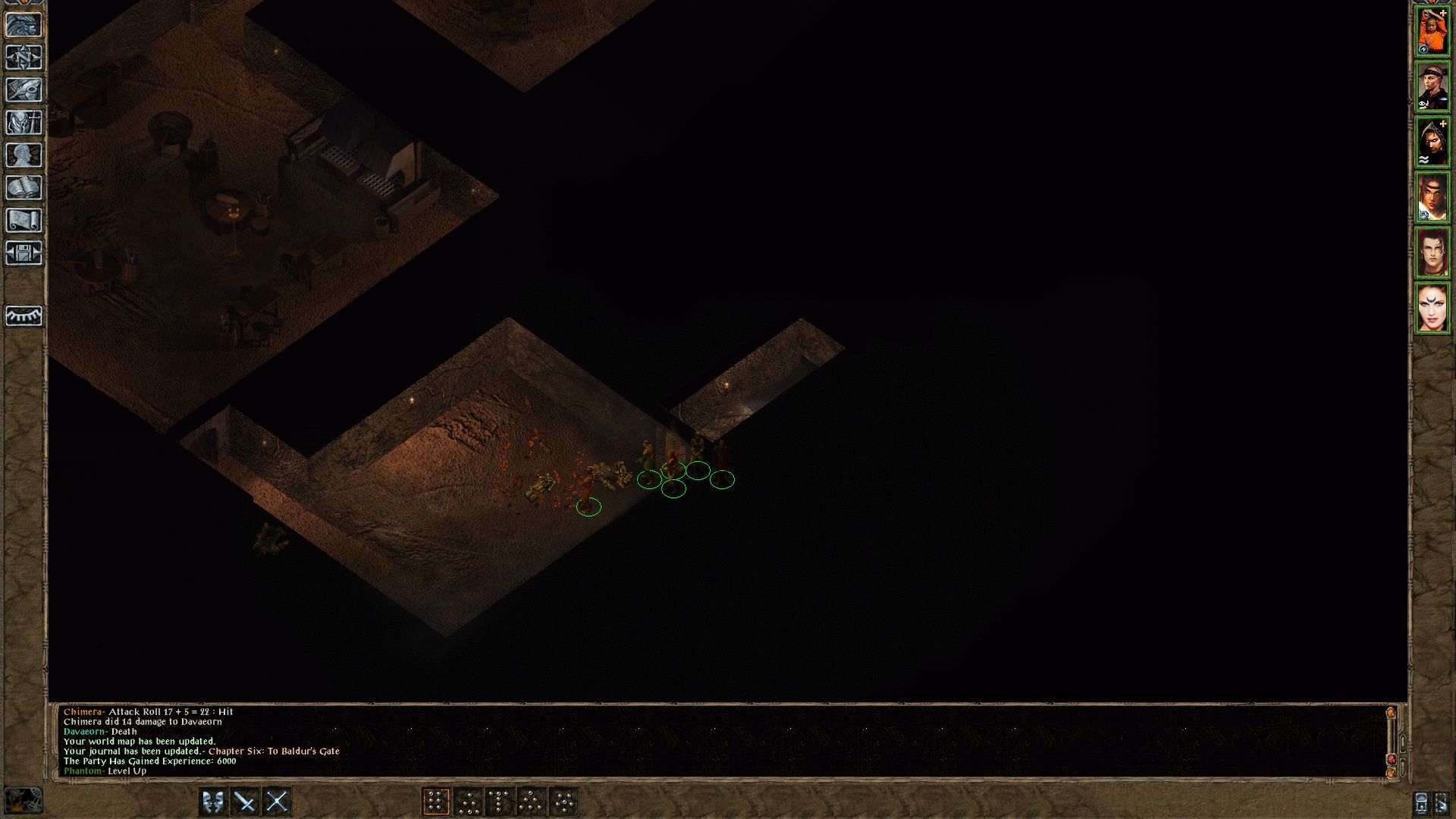The height and width of the screenshot is (819, 1456).
Task: View the character record sheet
Action: pos(25,155)
